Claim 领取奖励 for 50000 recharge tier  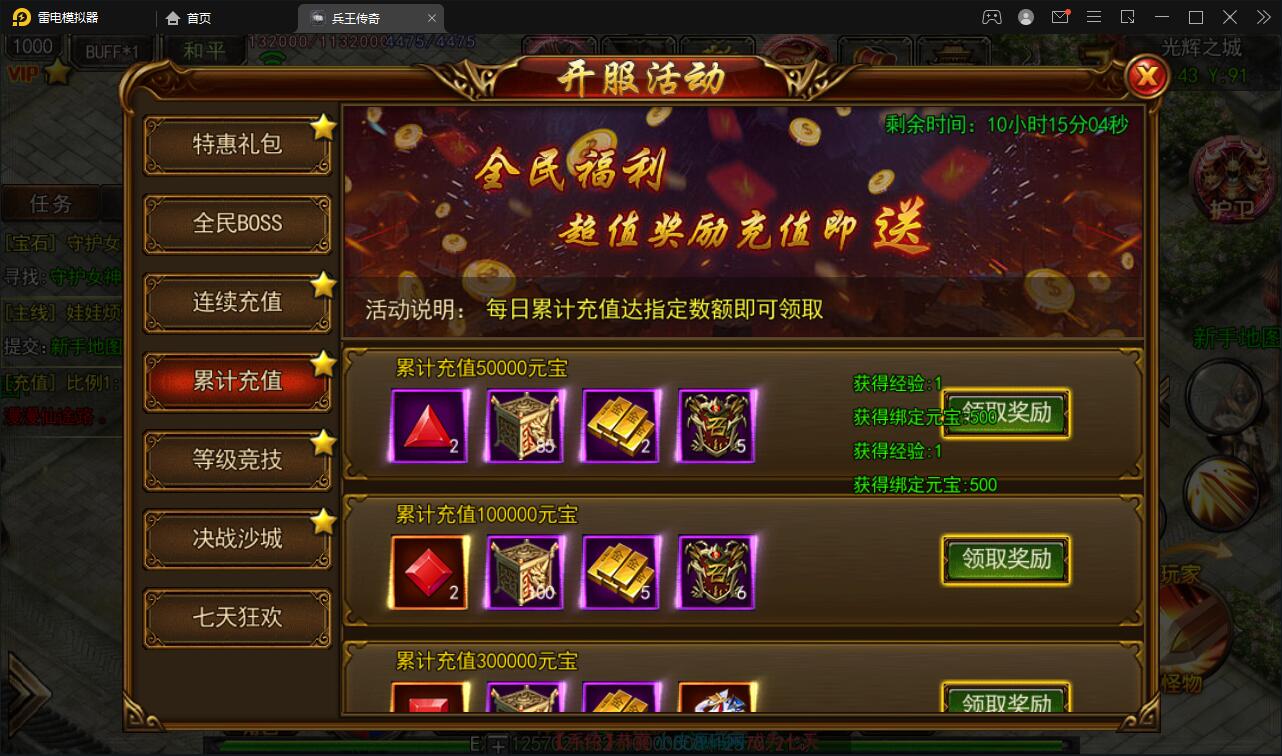(1006, 413)
